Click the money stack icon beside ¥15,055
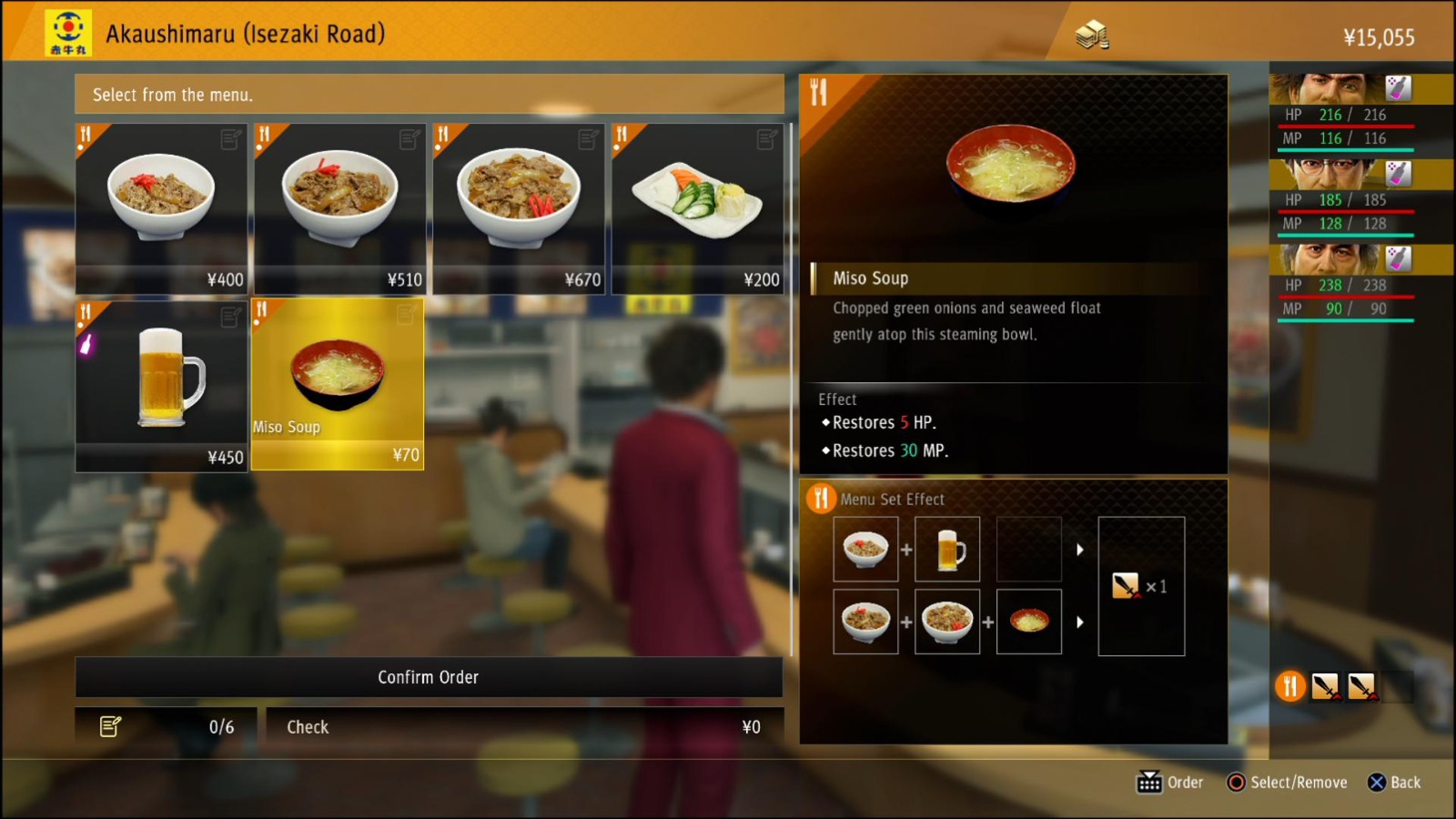This screenshot has width=1456, height=819. 1092,33
